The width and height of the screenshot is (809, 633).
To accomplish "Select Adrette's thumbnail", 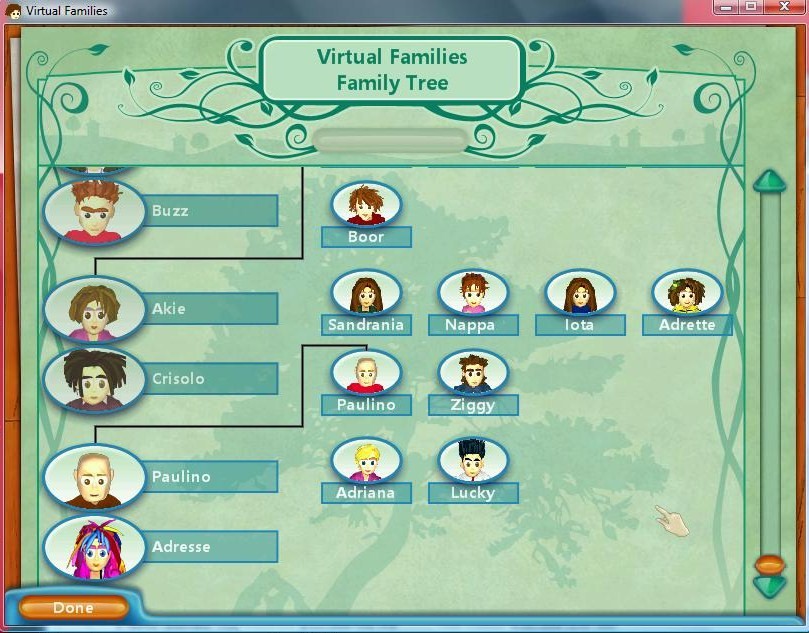I will (687, 293).
